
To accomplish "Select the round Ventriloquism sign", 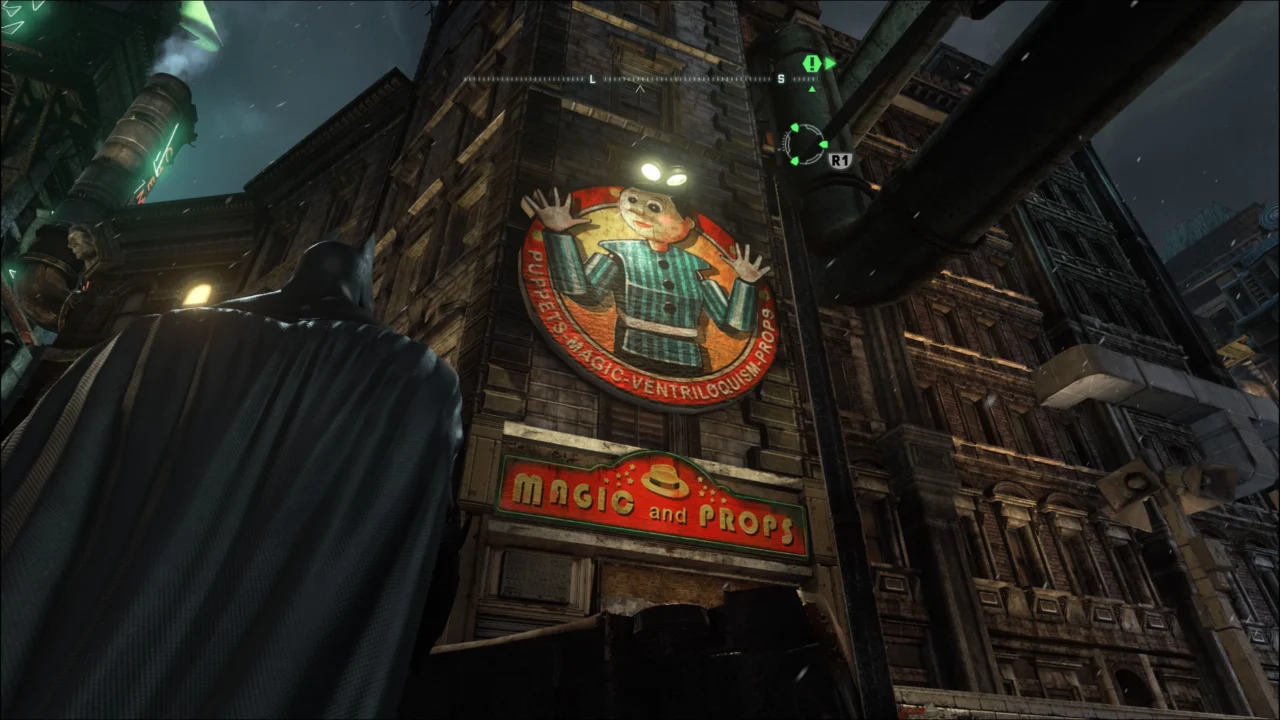I will tap(650, 290).
